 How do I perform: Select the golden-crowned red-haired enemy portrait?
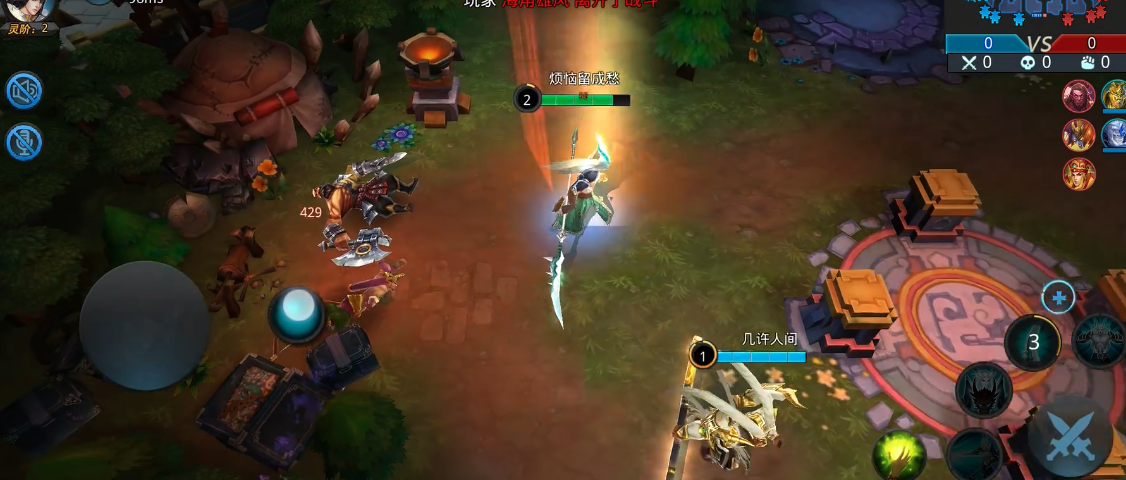coord(1078,174)
